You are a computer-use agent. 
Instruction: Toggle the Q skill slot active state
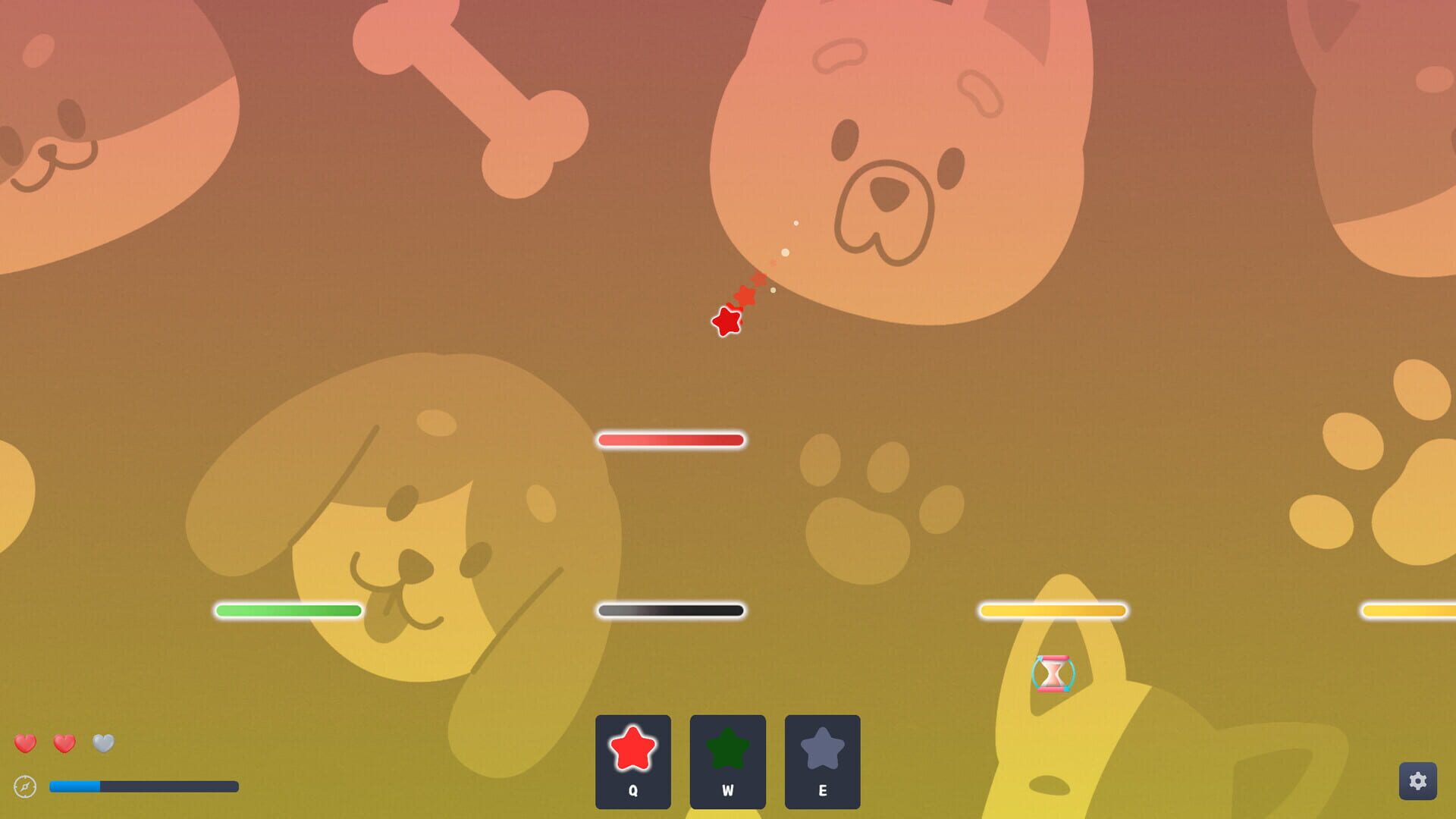point(632,762)
